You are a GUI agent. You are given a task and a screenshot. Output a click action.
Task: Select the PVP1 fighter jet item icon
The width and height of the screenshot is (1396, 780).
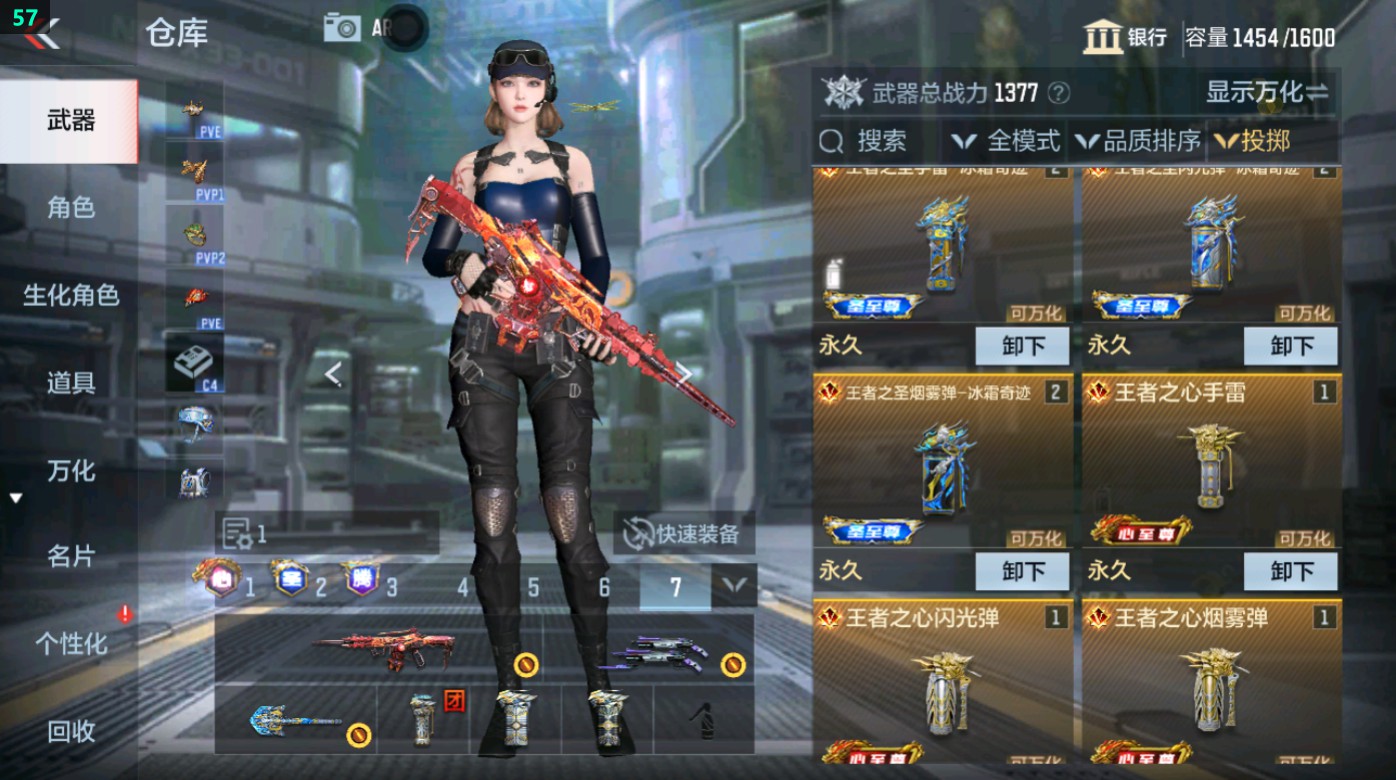point(196,170)
